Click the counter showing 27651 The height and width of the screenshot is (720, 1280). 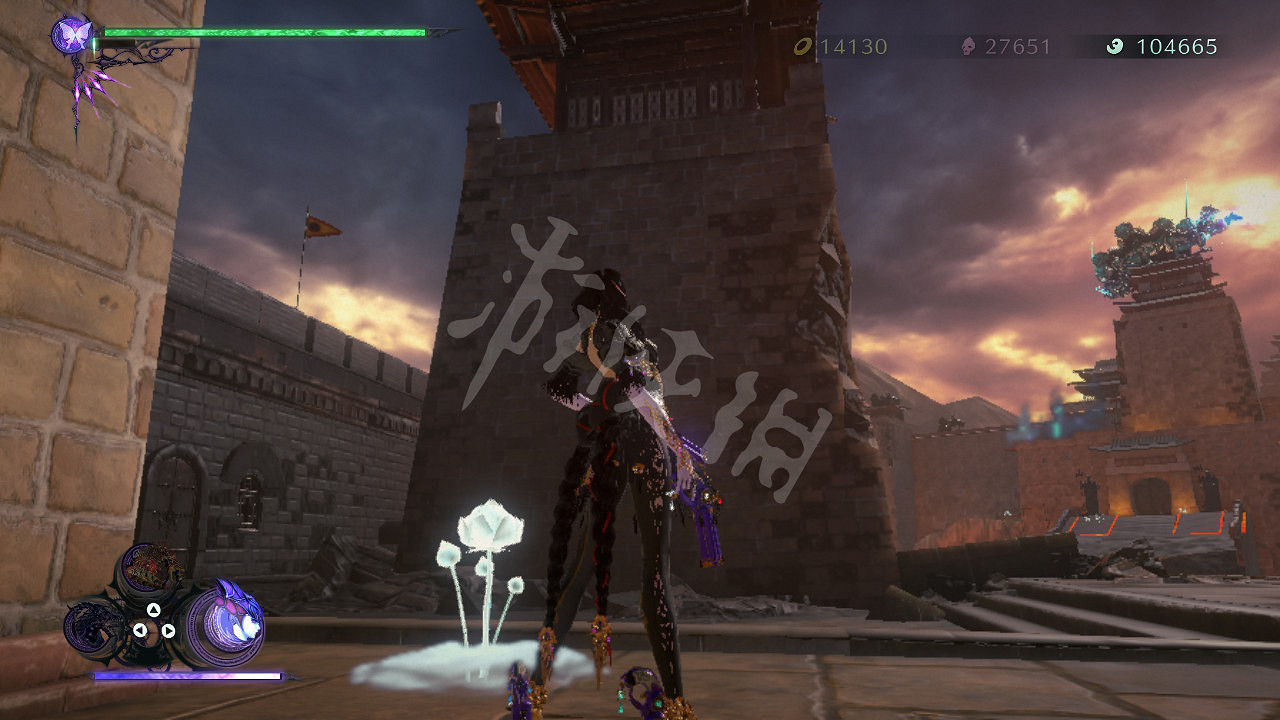1015,45
